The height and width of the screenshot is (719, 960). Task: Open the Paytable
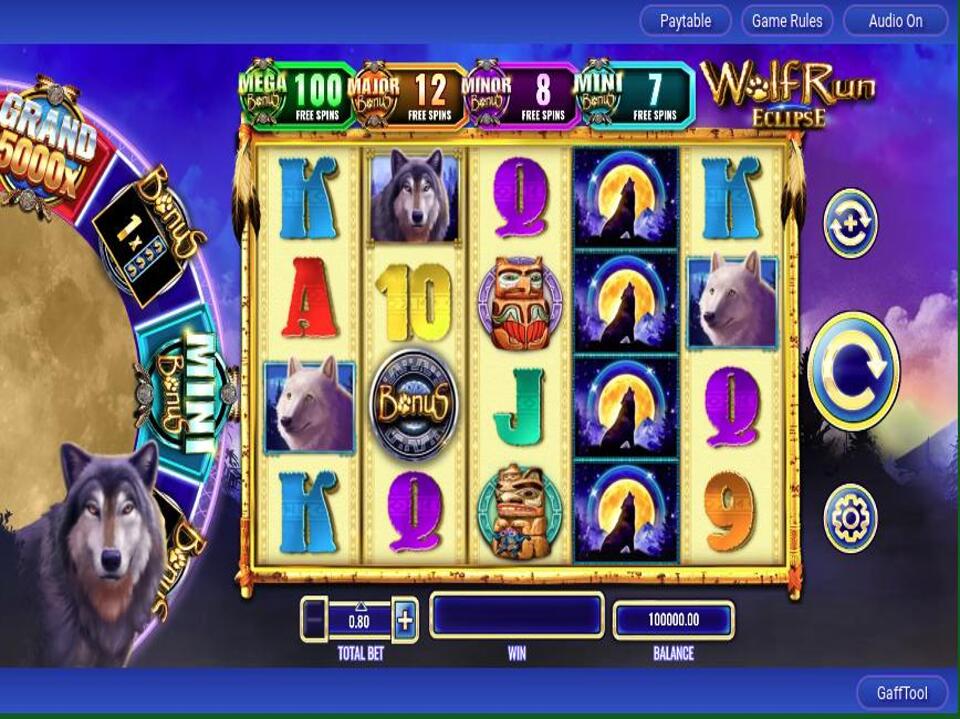point(686,21)
